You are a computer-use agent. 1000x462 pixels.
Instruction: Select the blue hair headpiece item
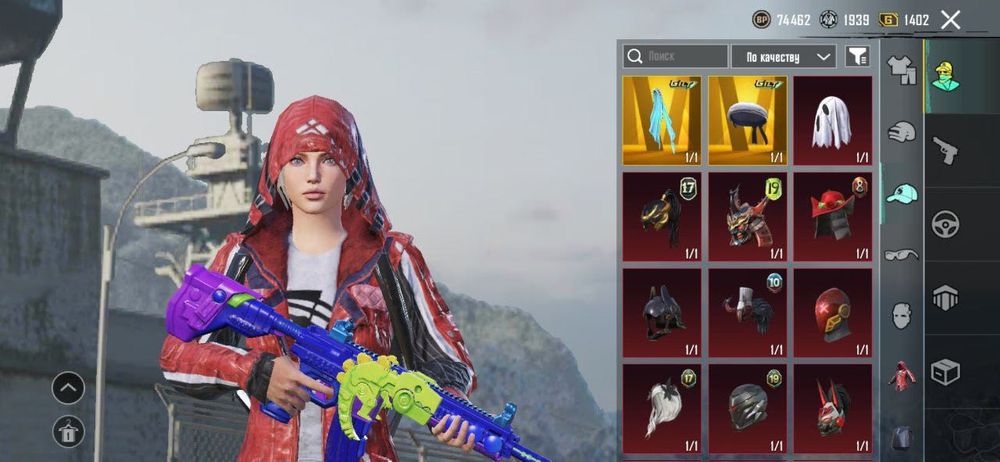[661, 120]
